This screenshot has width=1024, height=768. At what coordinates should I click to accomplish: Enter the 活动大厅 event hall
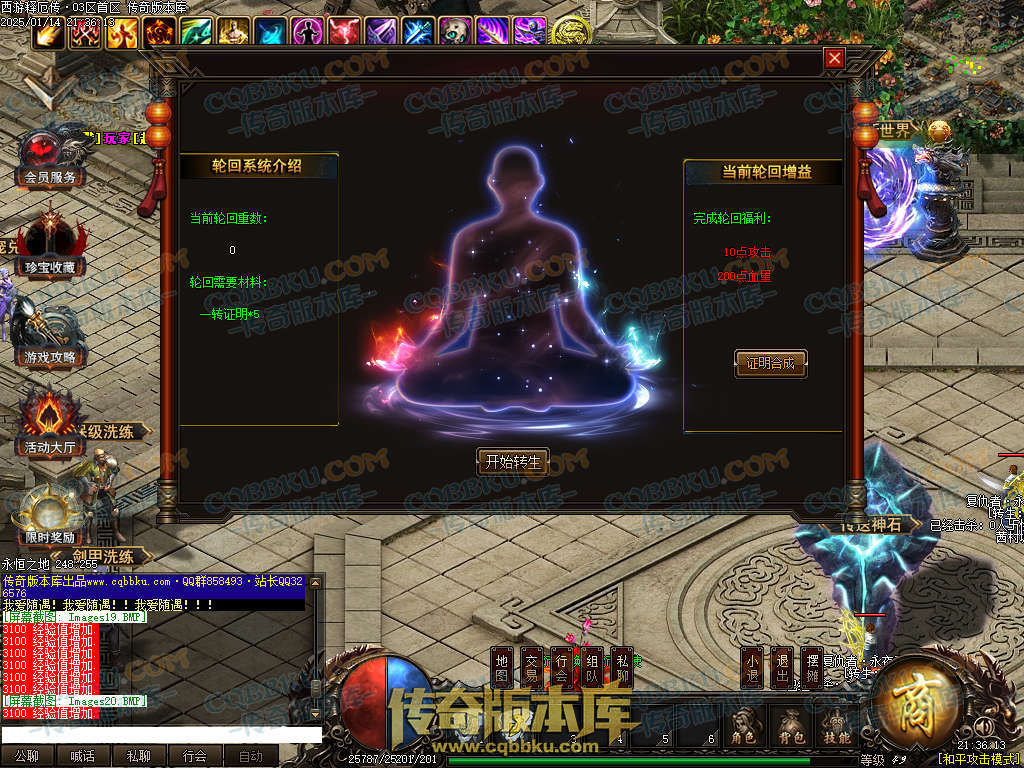48,428
